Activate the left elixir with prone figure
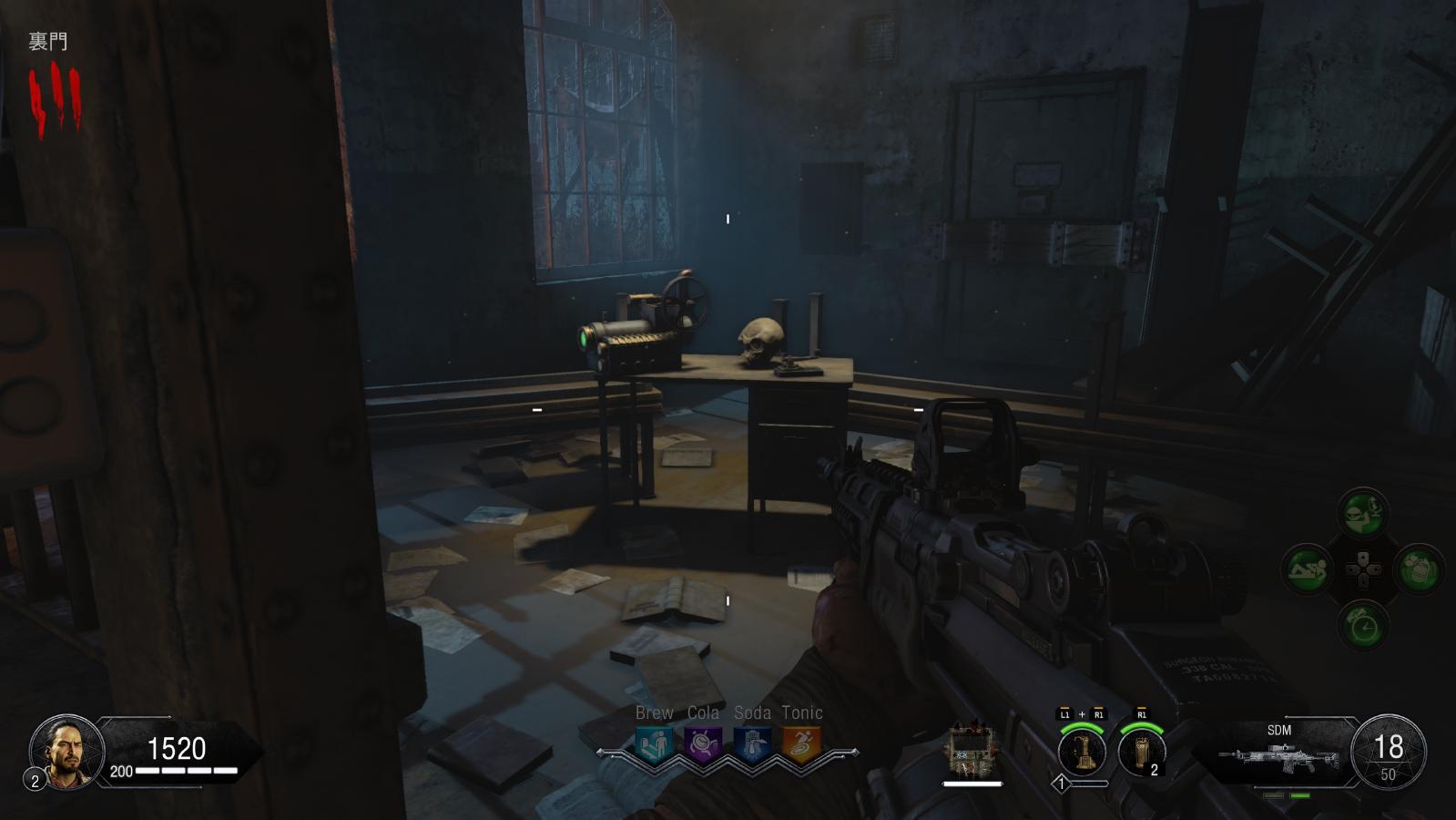This screenshot has height=820, width=1456. (1308, 571)
